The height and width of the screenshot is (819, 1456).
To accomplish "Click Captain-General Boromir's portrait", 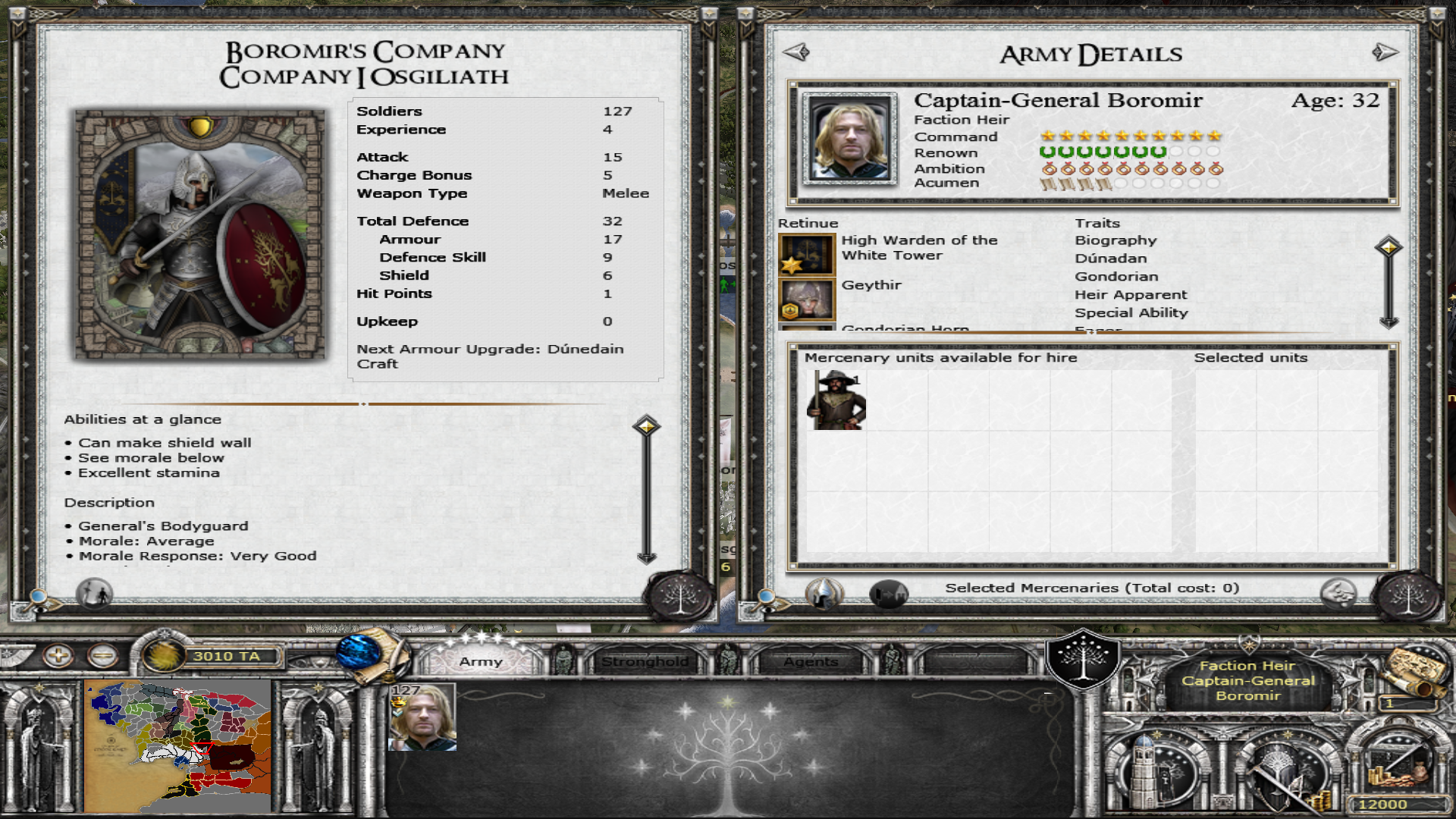I will (849, 140).
